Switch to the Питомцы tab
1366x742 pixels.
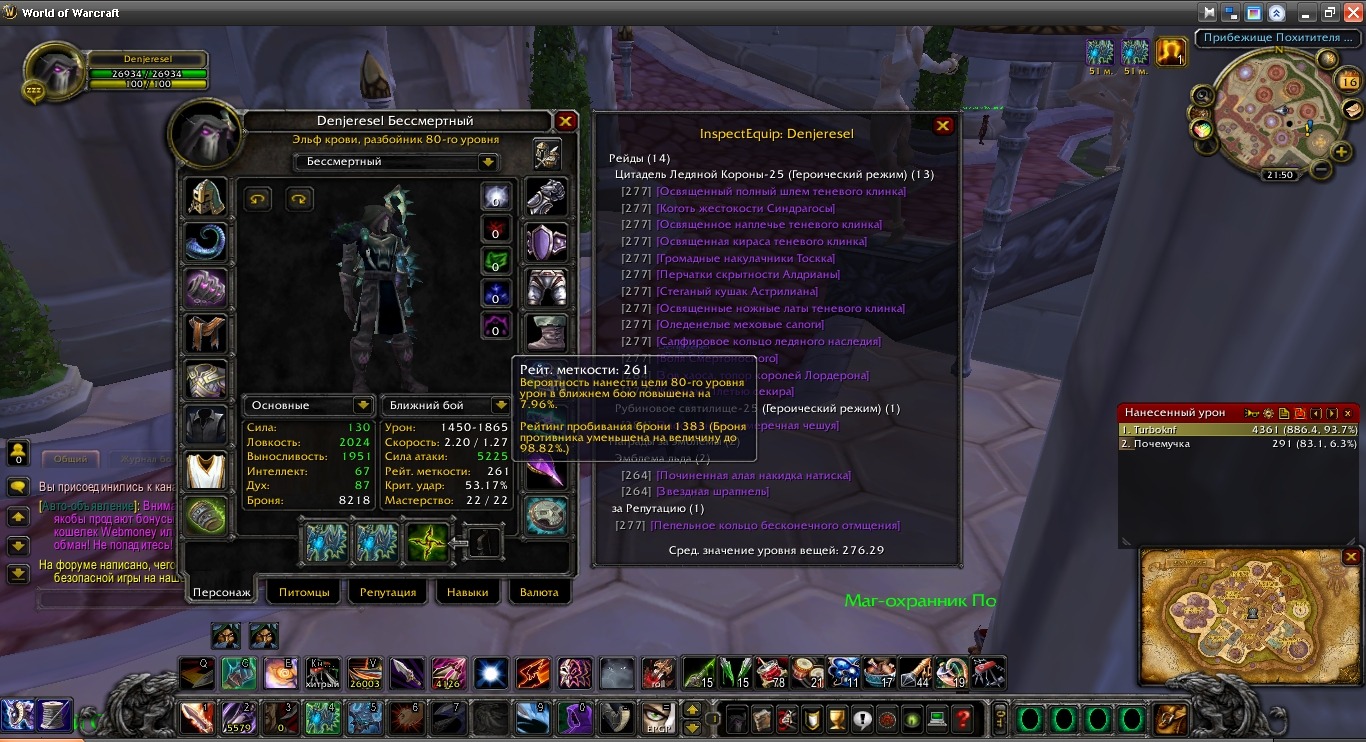(x=304, y=592)
